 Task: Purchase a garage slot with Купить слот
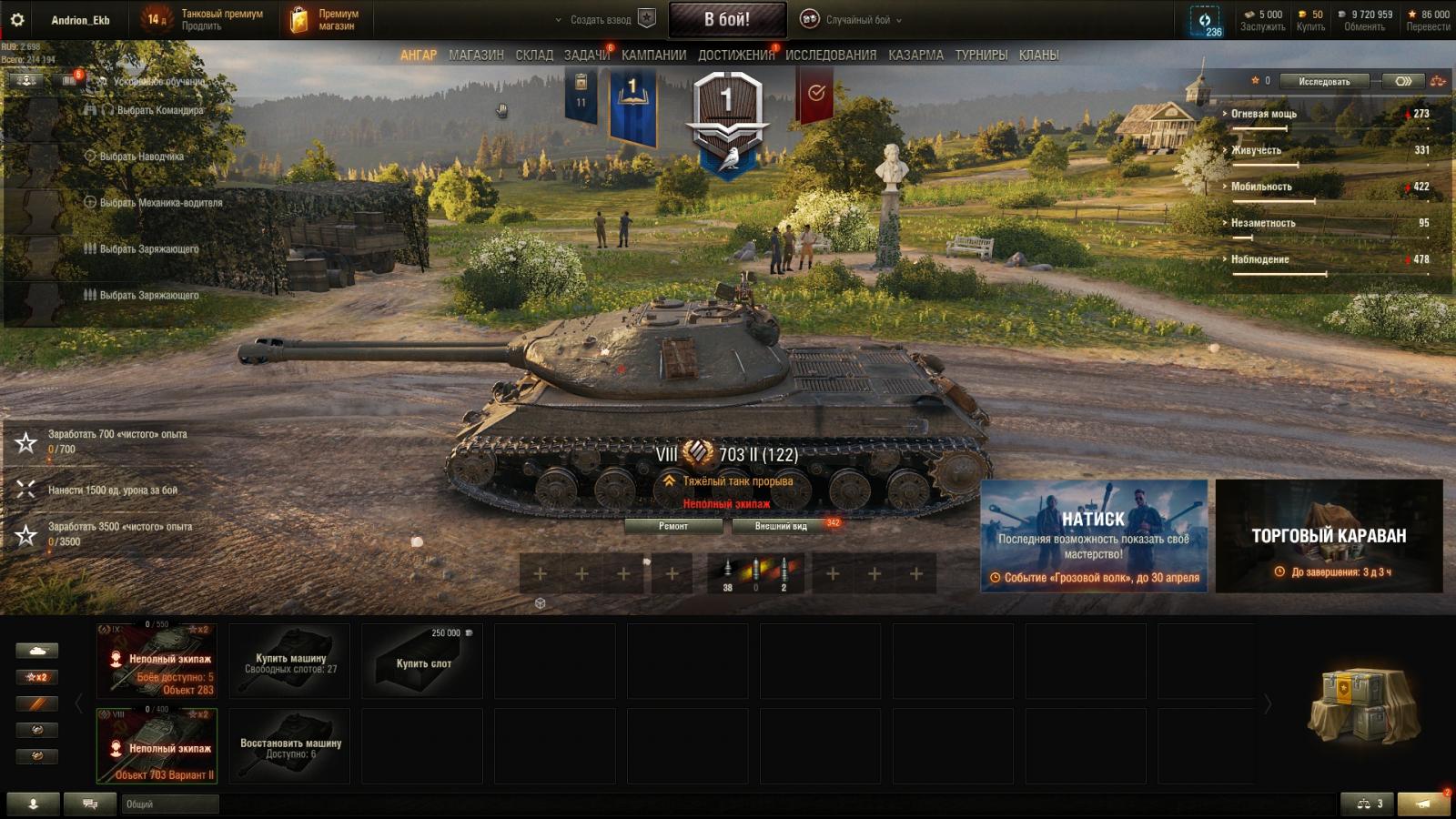(423, 662)
